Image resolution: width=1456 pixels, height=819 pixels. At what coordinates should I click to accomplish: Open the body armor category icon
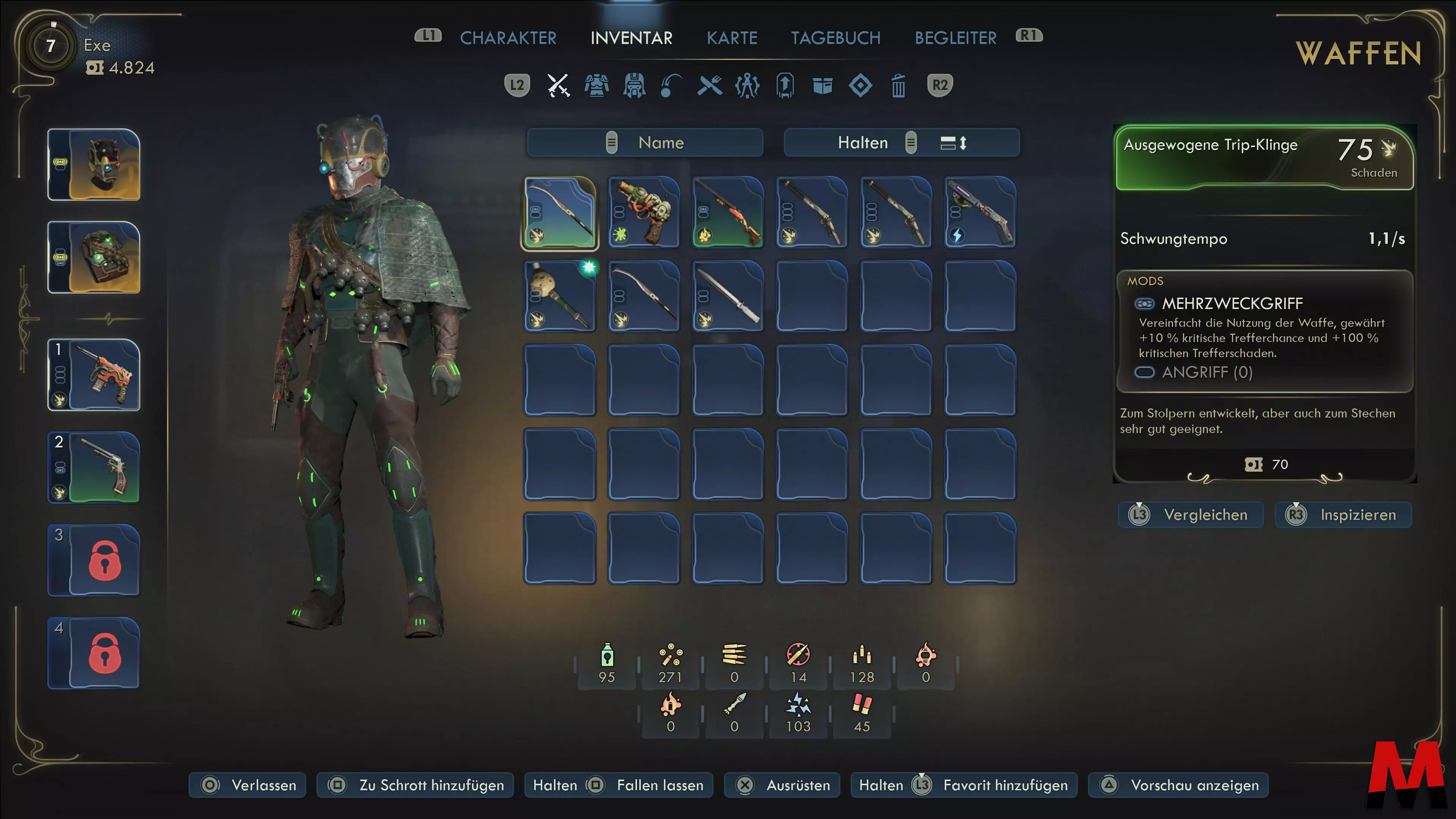pos(596,86)
